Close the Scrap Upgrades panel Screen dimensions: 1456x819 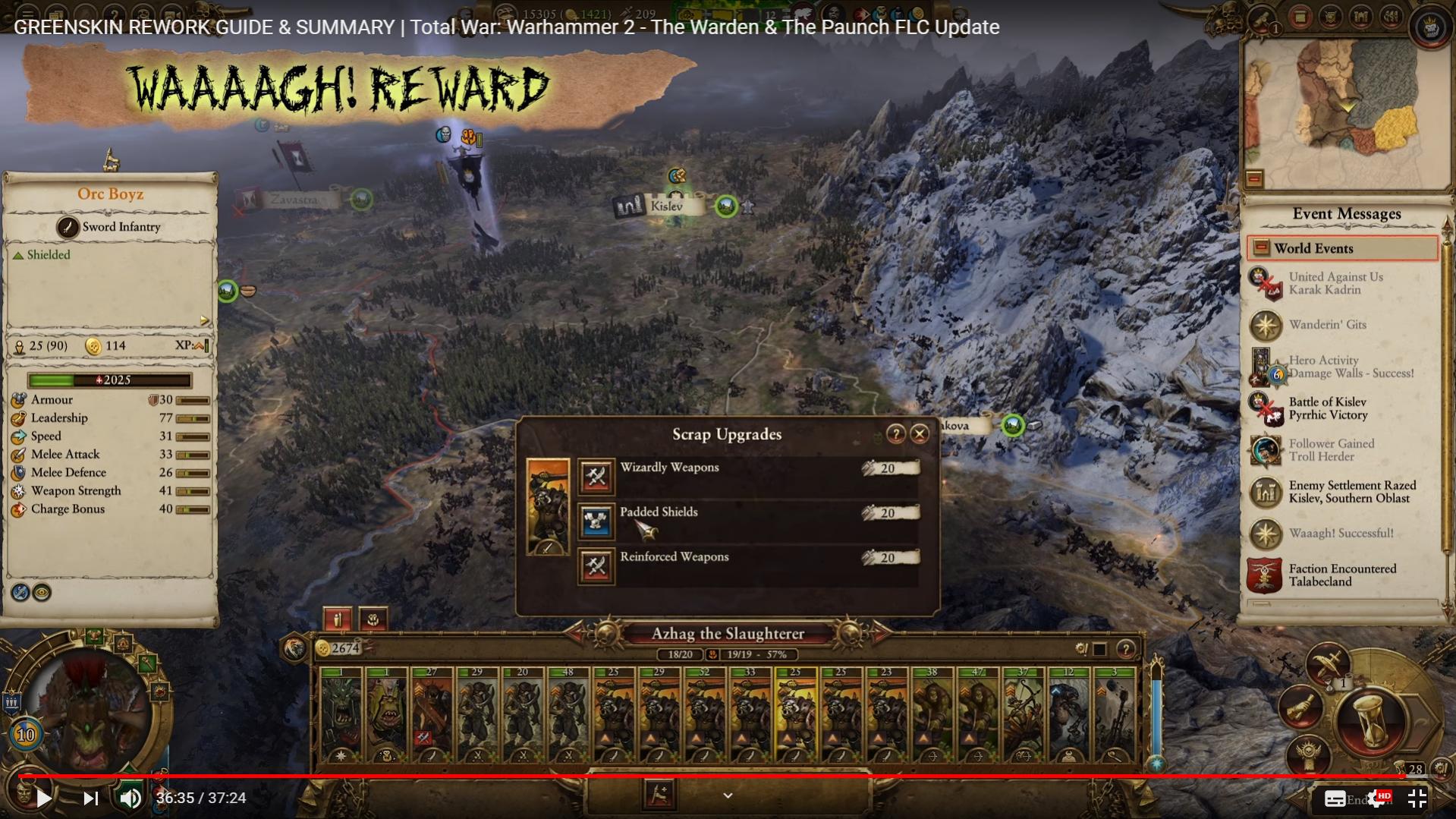click(920, 434)
